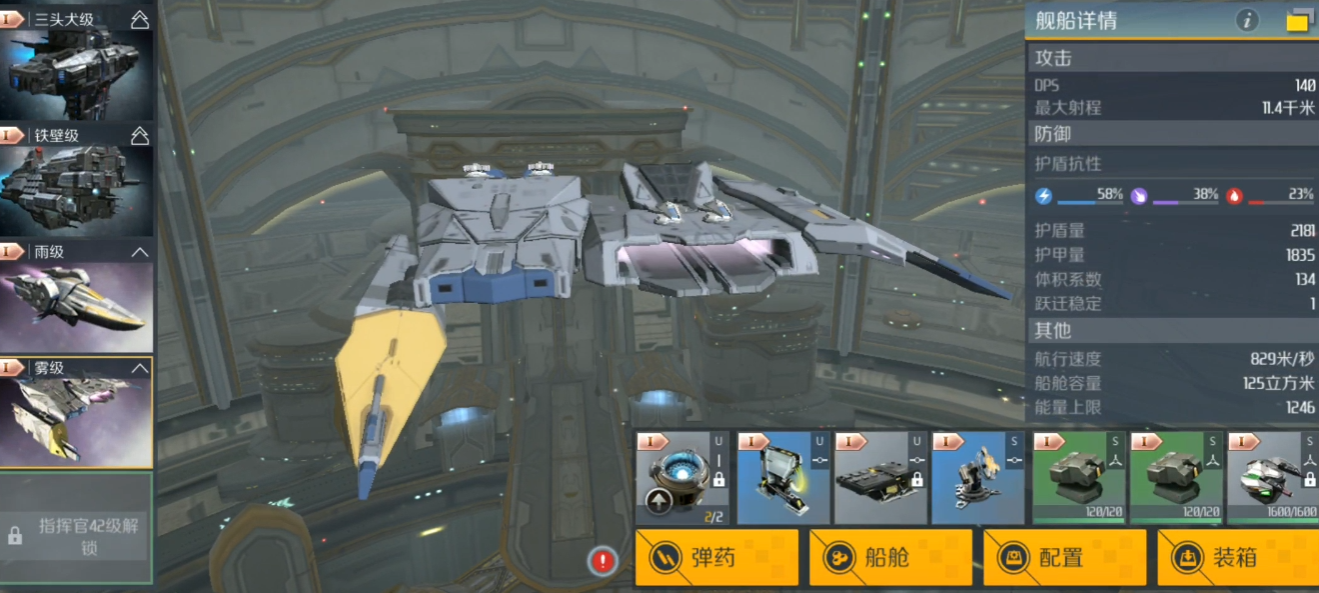Choose the 雨级 ship from the list
Viewport: 1319px width, 593px height.
coord(76,297)
